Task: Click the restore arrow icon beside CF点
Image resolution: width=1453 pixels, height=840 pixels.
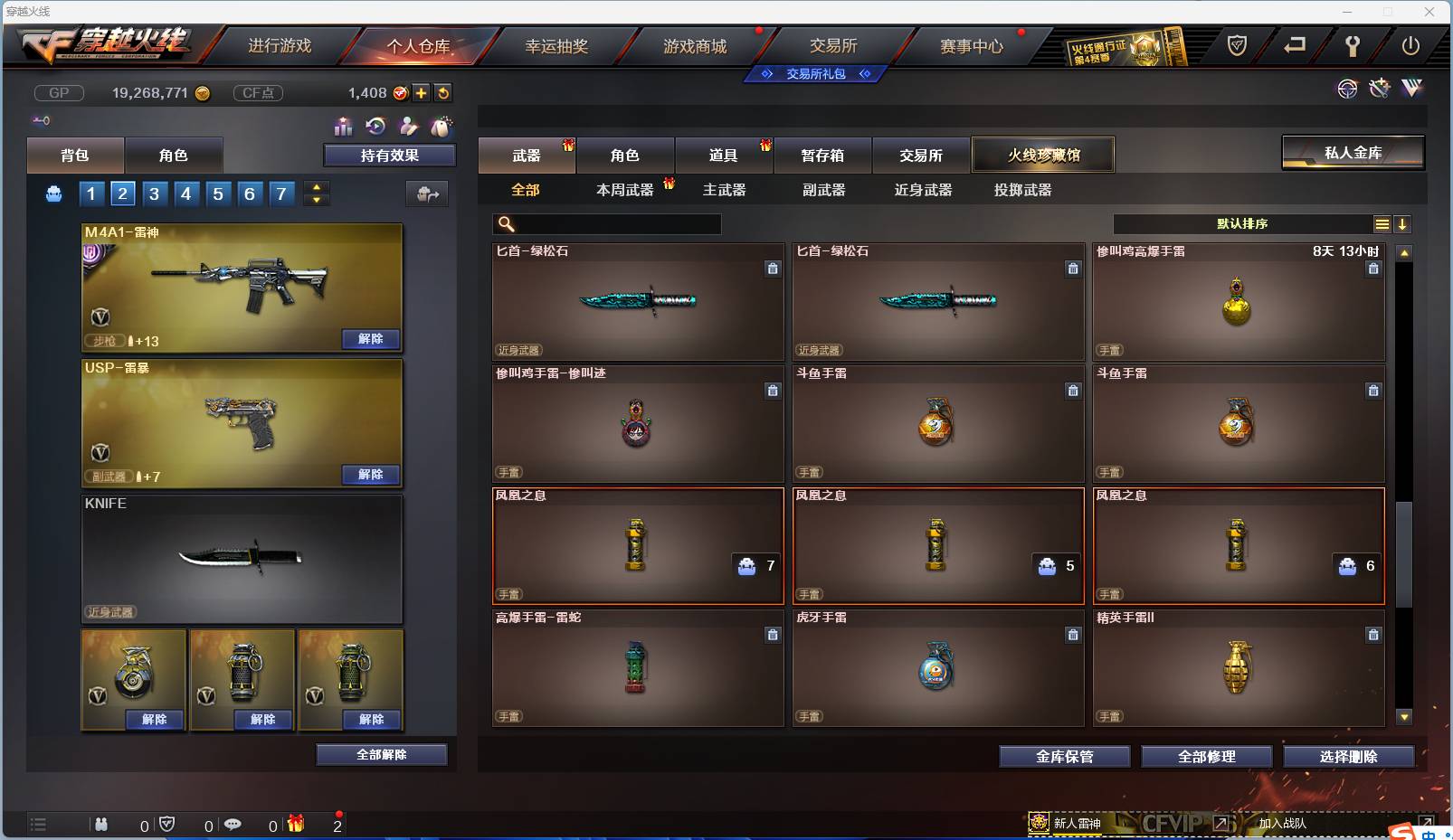Action: click(443, 93)
